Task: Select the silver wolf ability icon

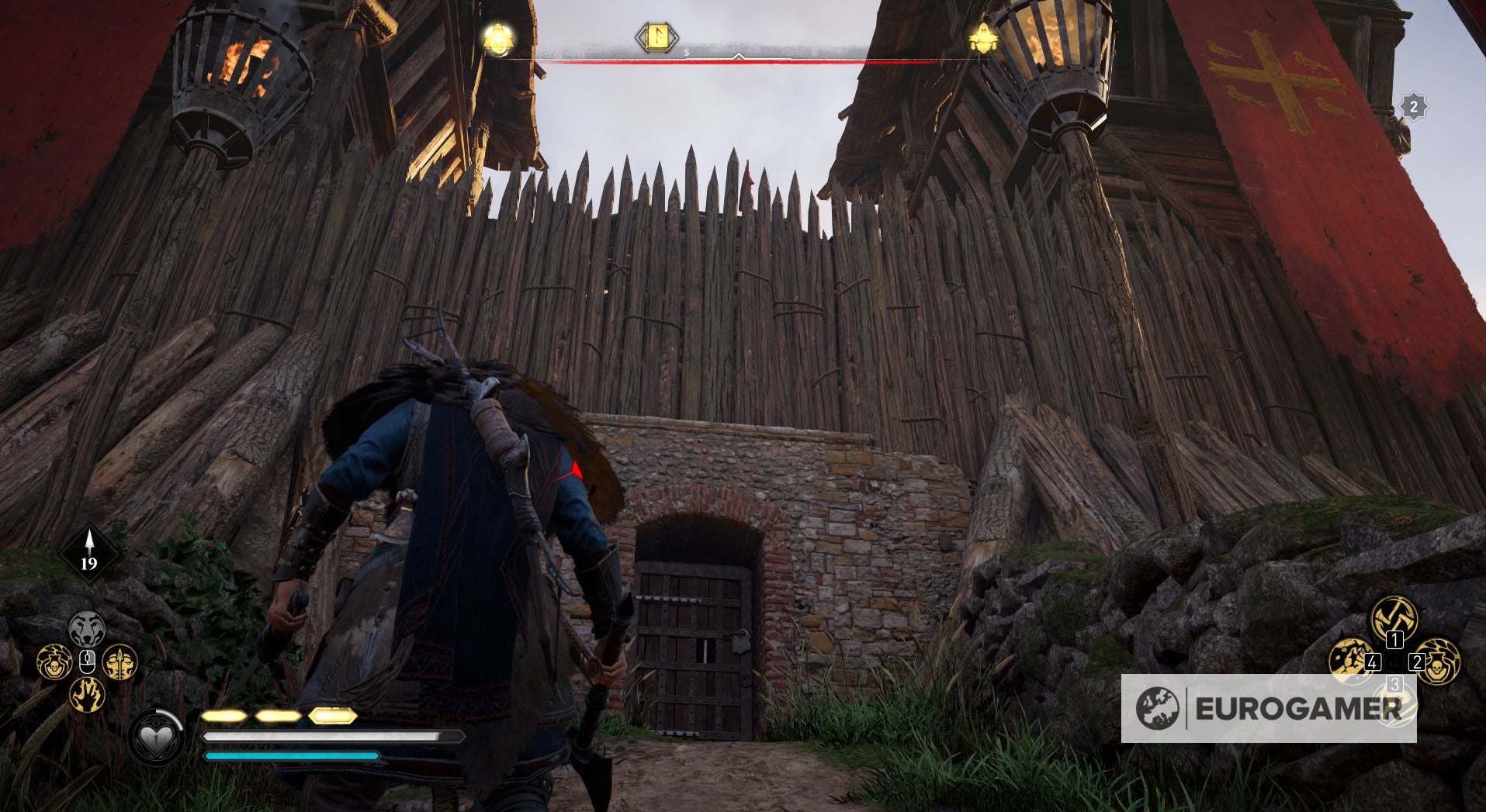Action: [88, 627]
